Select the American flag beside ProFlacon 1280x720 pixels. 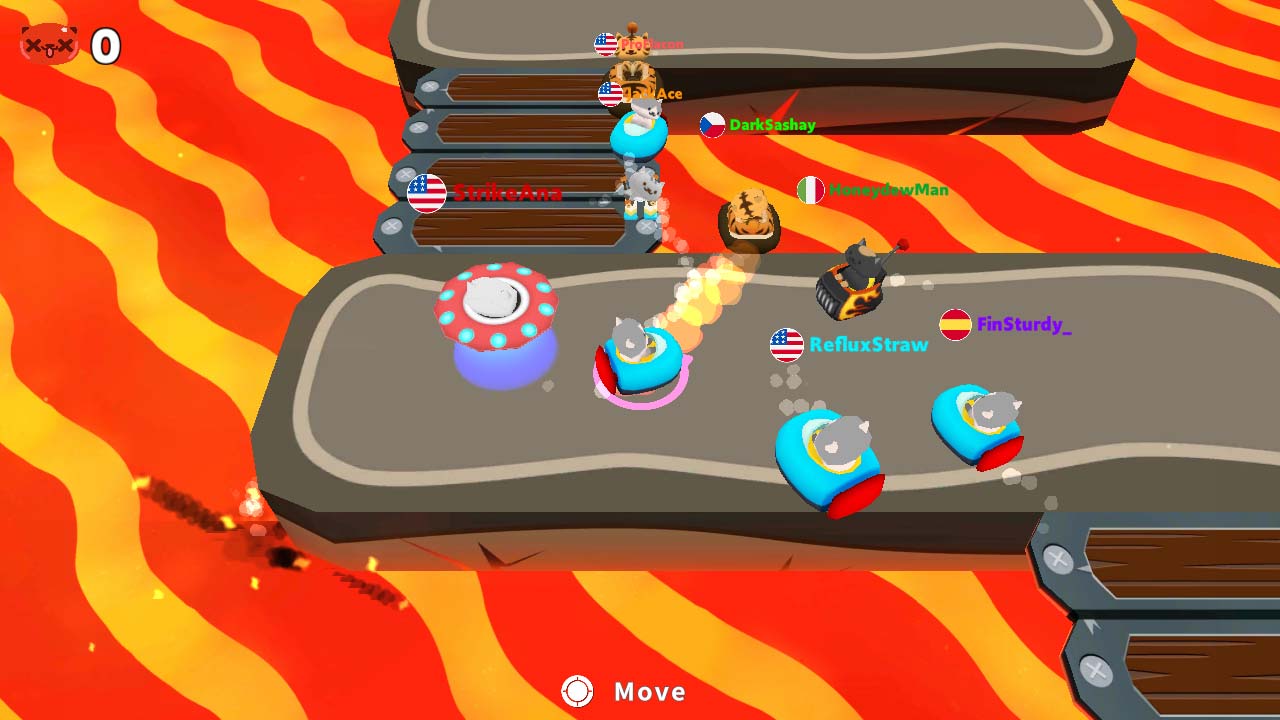pyautogui.click(x=605, y=42)
